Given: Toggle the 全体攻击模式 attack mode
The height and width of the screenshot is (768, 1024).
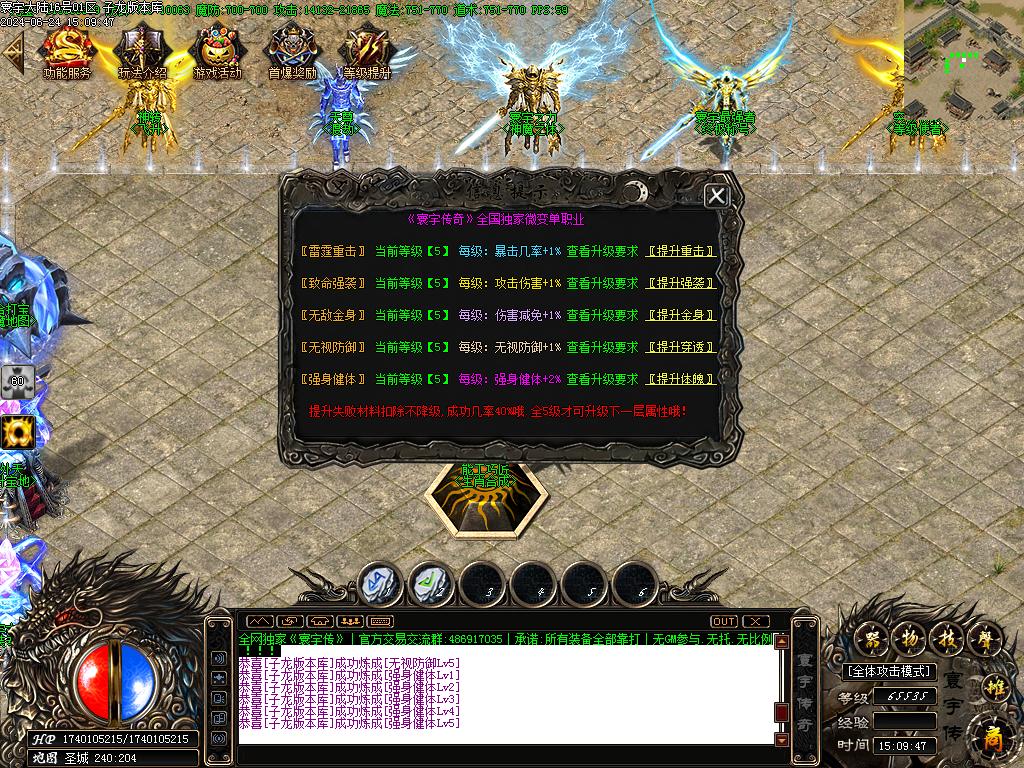Looking at the screenshot, I should pos(888,672).
